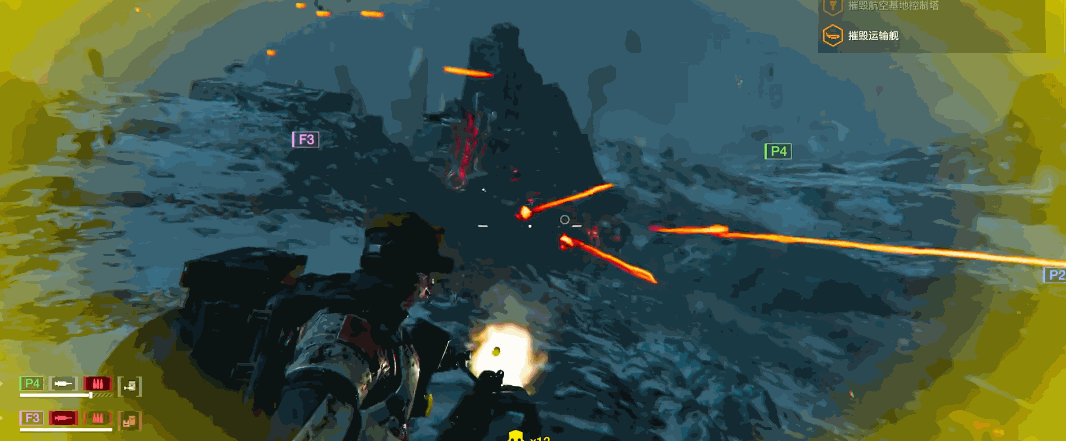The image size is (1066, 441).
Task: Select P4's red ammo magazines icon
Action: coord(96,383)
